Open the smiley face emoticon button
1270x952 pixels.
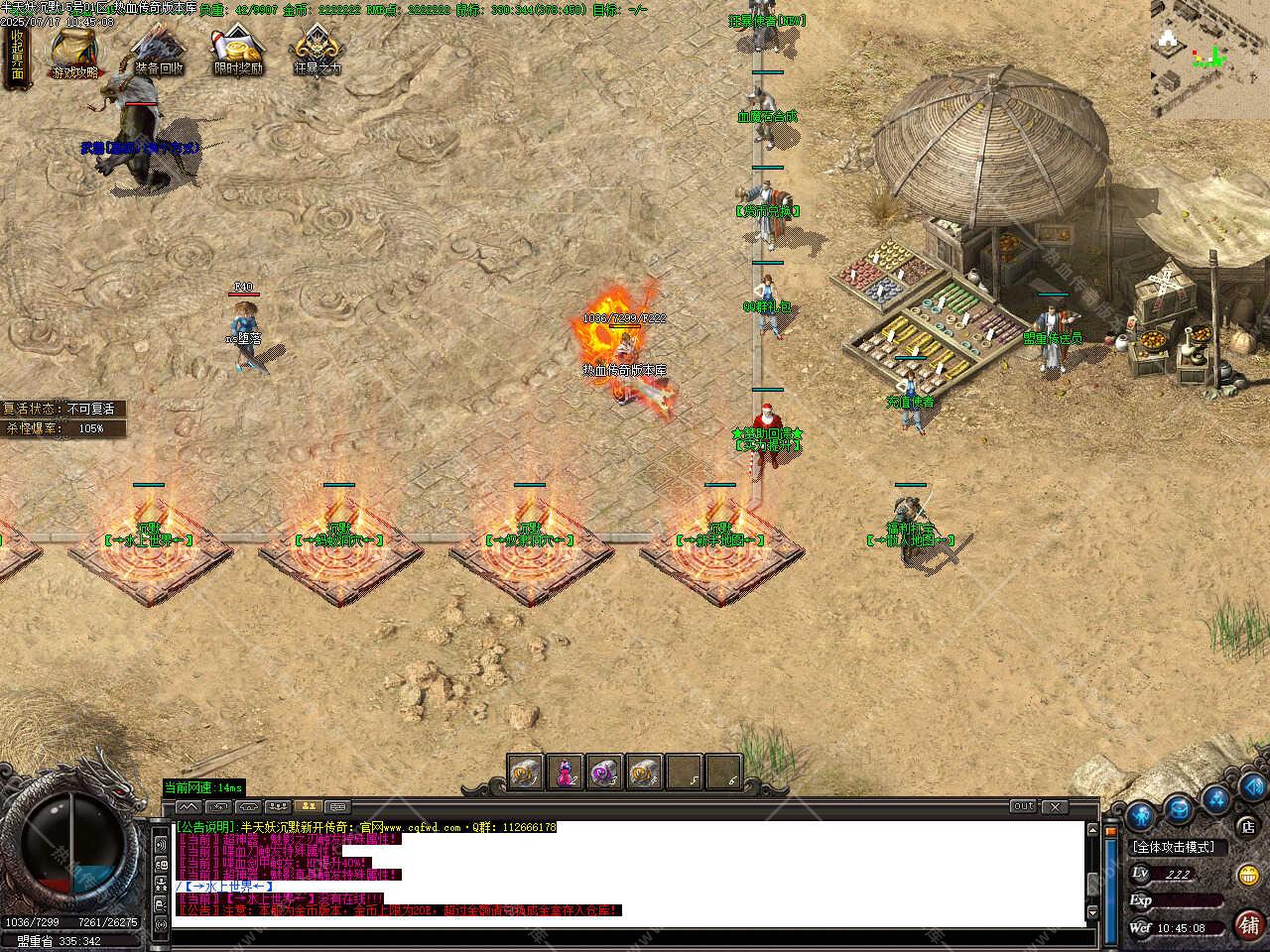[1248, 875]
